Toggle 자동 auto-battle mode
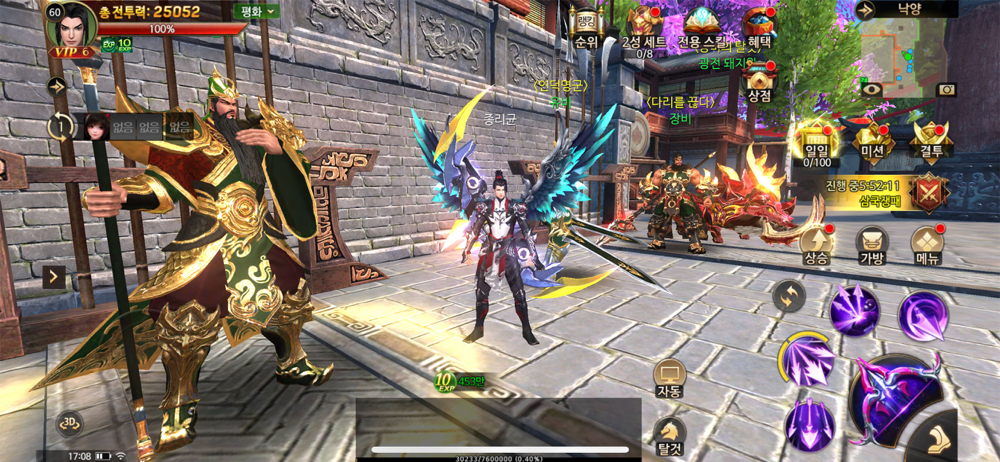The width and height of the screenshot is (1000, 462). [669, 378]
